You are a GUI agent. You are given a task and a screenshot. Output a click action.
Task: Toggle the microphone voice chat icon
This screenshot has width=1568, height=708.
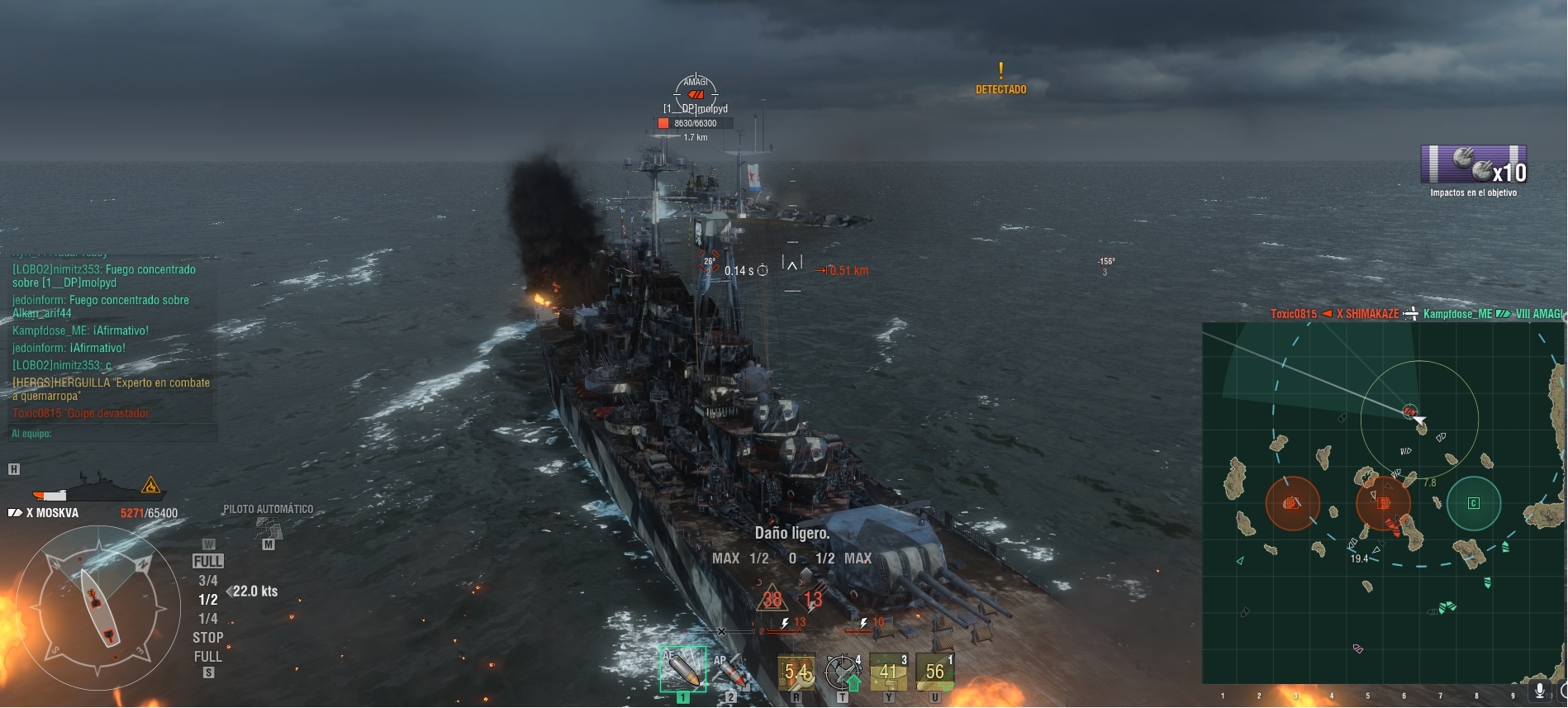(x=1539, y=691)
